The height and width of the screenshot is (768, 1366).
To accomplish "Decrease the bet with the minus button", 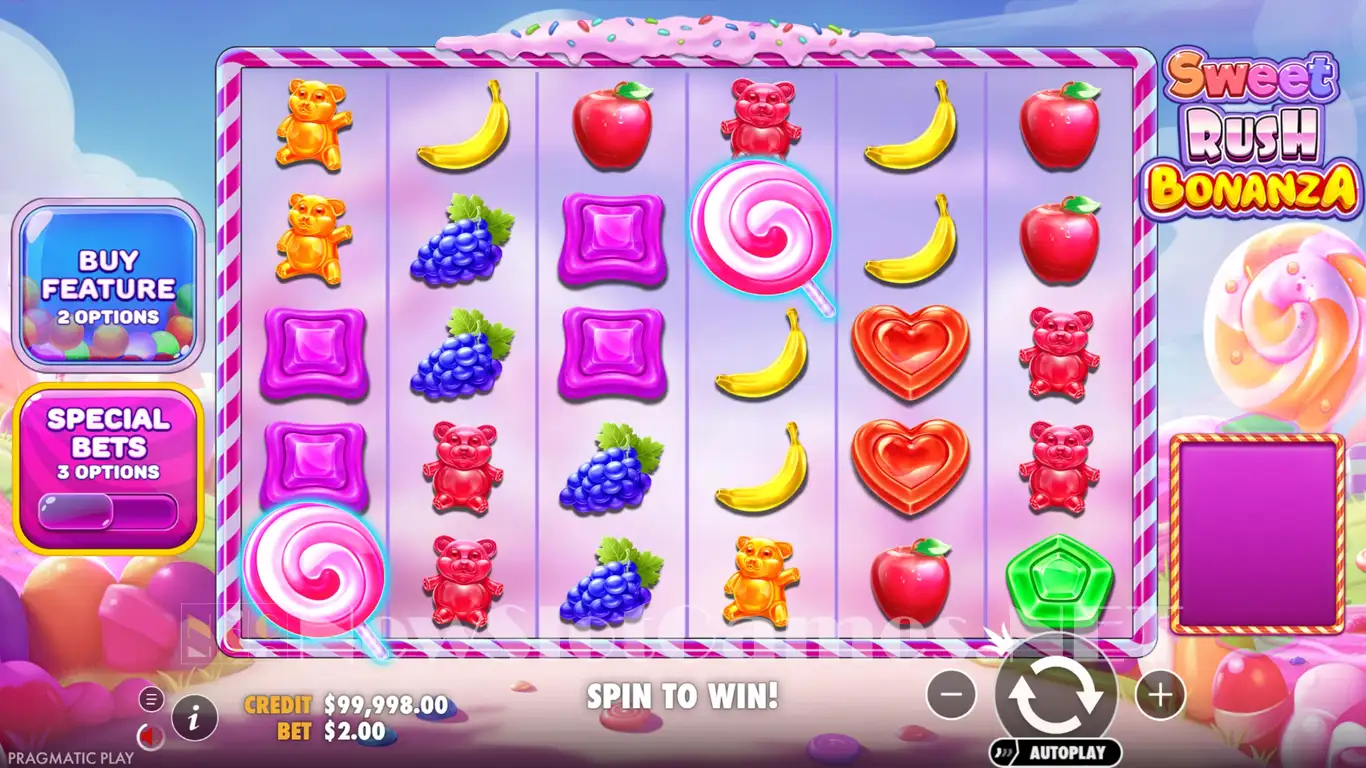I will point(951,694).
